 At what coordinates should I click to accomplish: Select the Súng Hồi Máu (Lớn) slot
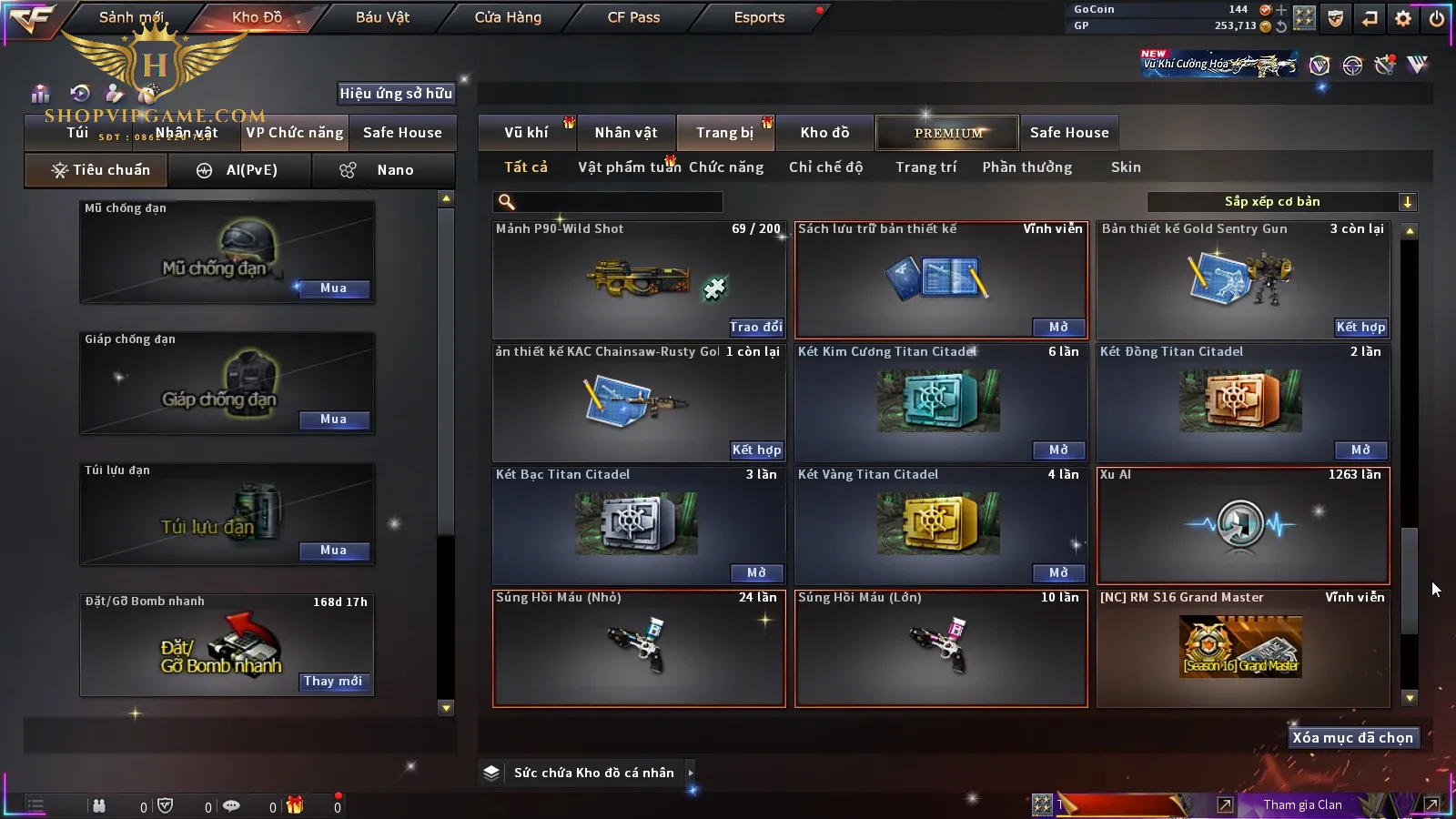[941, 648]
